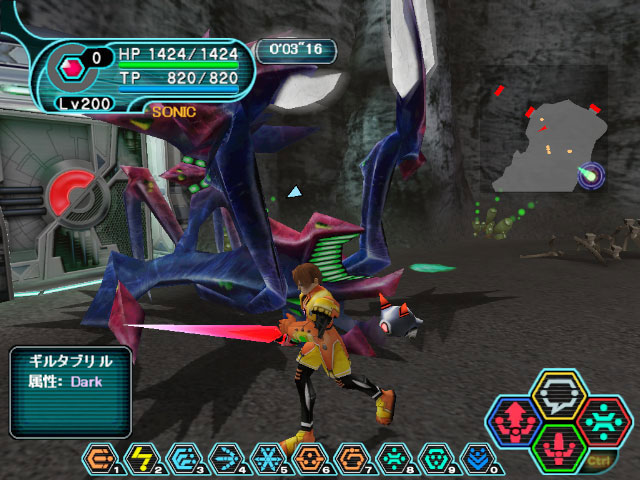Choose the red-bordered teal action hexagon
Image resolution: width=640 pixels, height=480 pixels.
click(603, 420)
